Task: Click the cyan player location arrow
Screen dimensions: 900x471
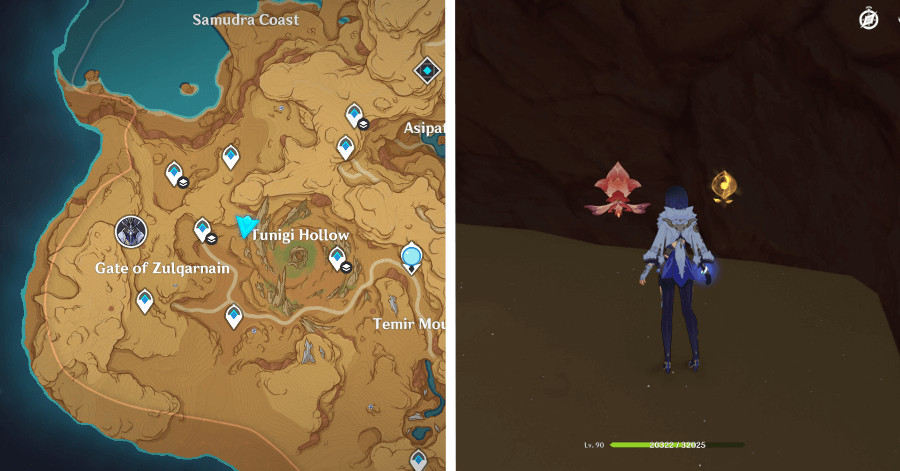Action: click(245, 226)
